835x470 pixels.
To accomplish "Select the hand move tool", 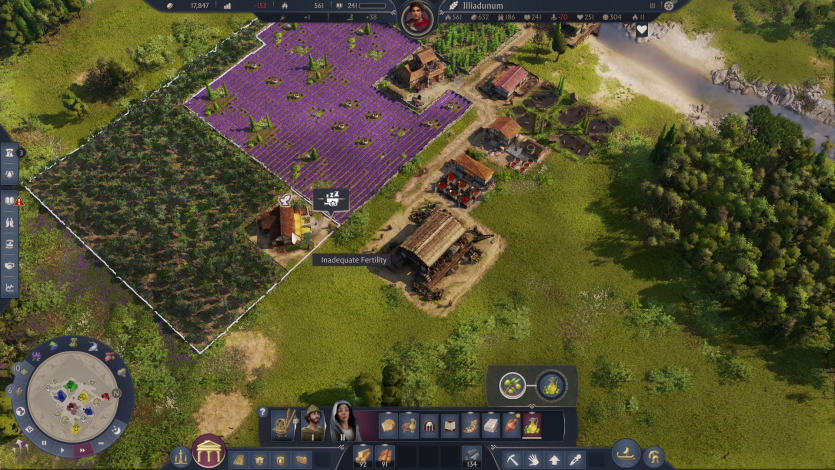I will click(532, 459).
